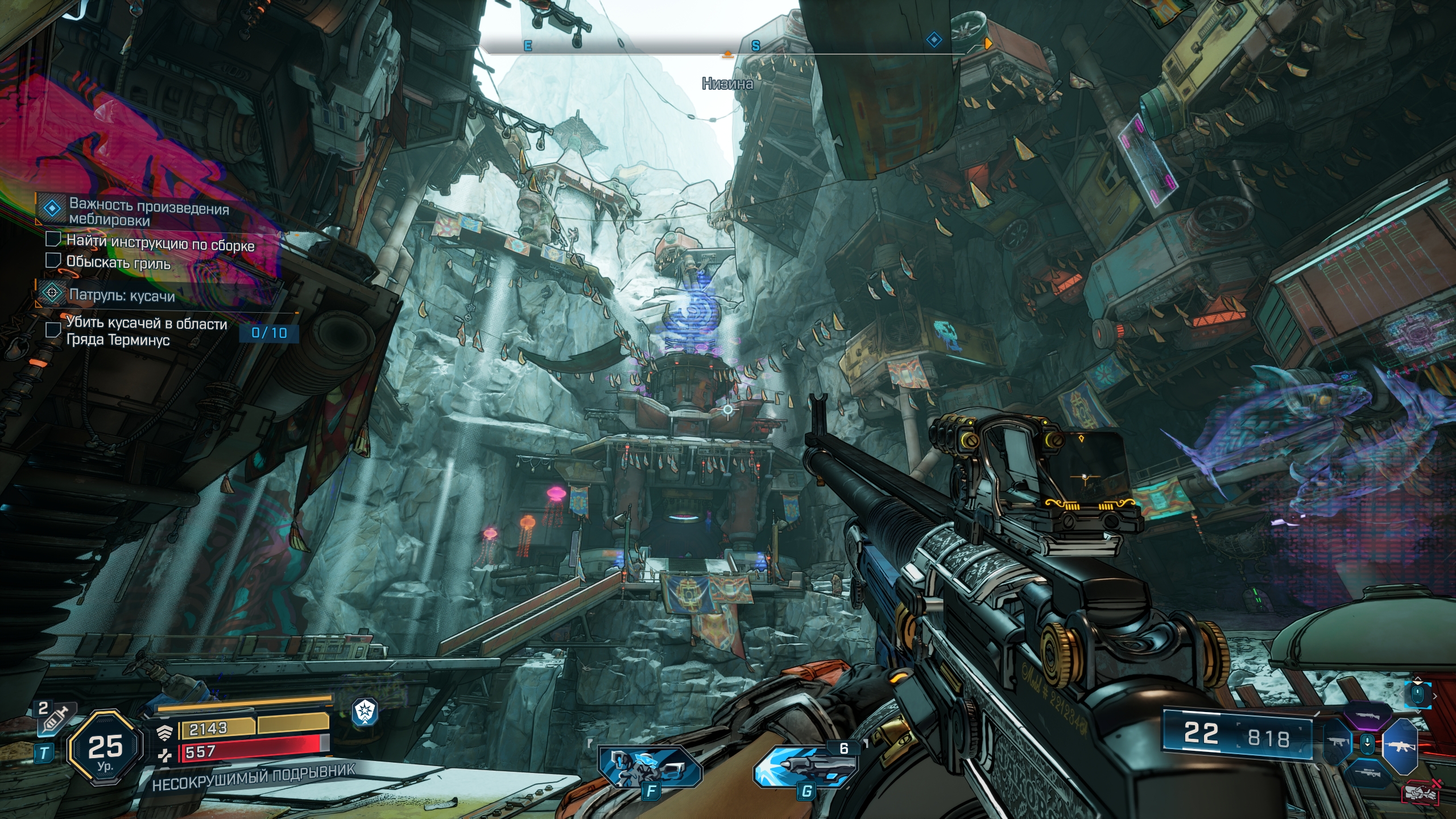The width and height of the screenshot is (1456, 819).
Task: Tick the "Убить кусачей" objective checkbox
Action: (x=53, y=330)
